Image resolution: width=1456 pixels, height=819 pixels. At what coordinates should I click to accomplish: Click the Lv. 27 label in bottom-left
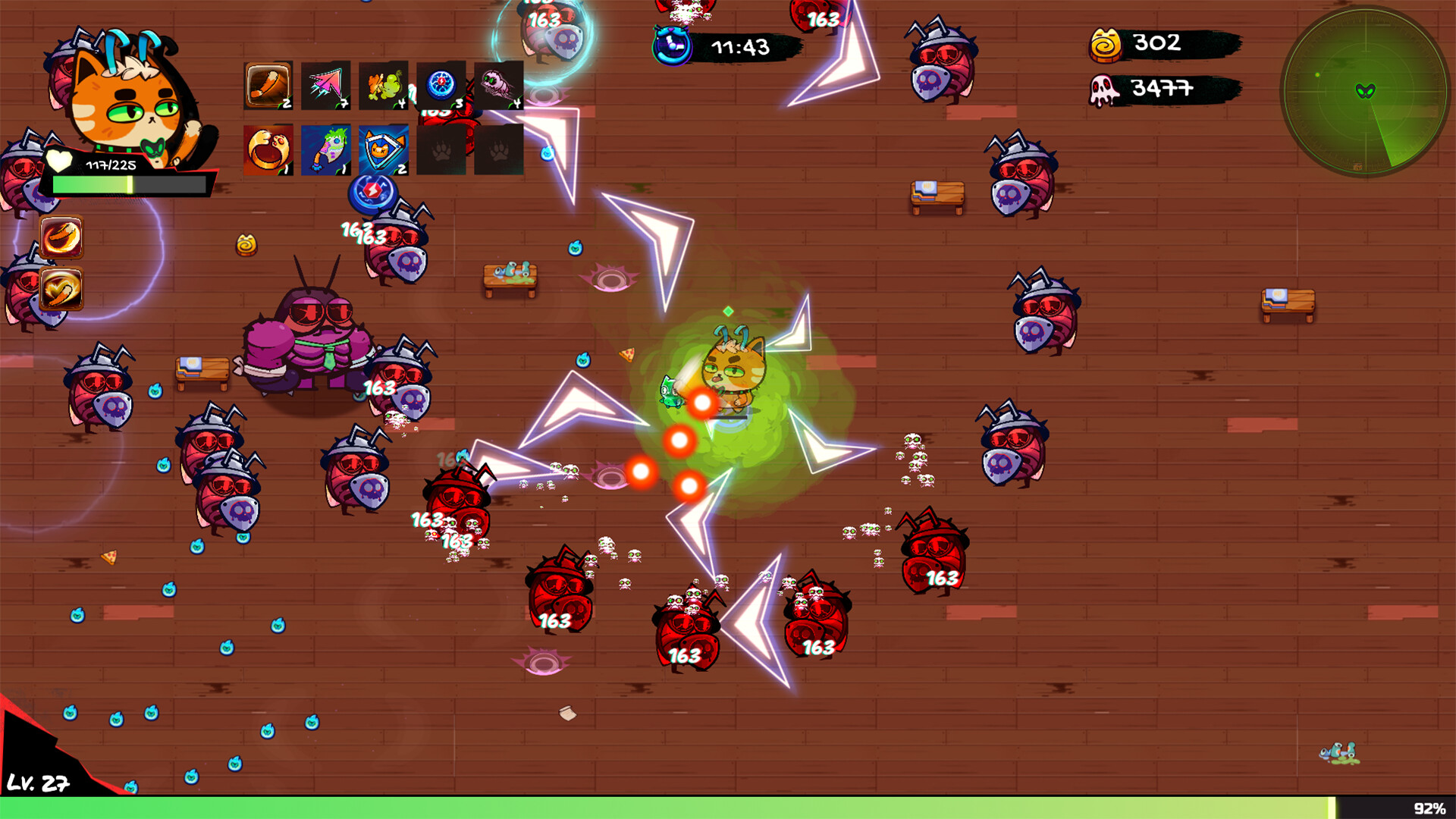39,783
